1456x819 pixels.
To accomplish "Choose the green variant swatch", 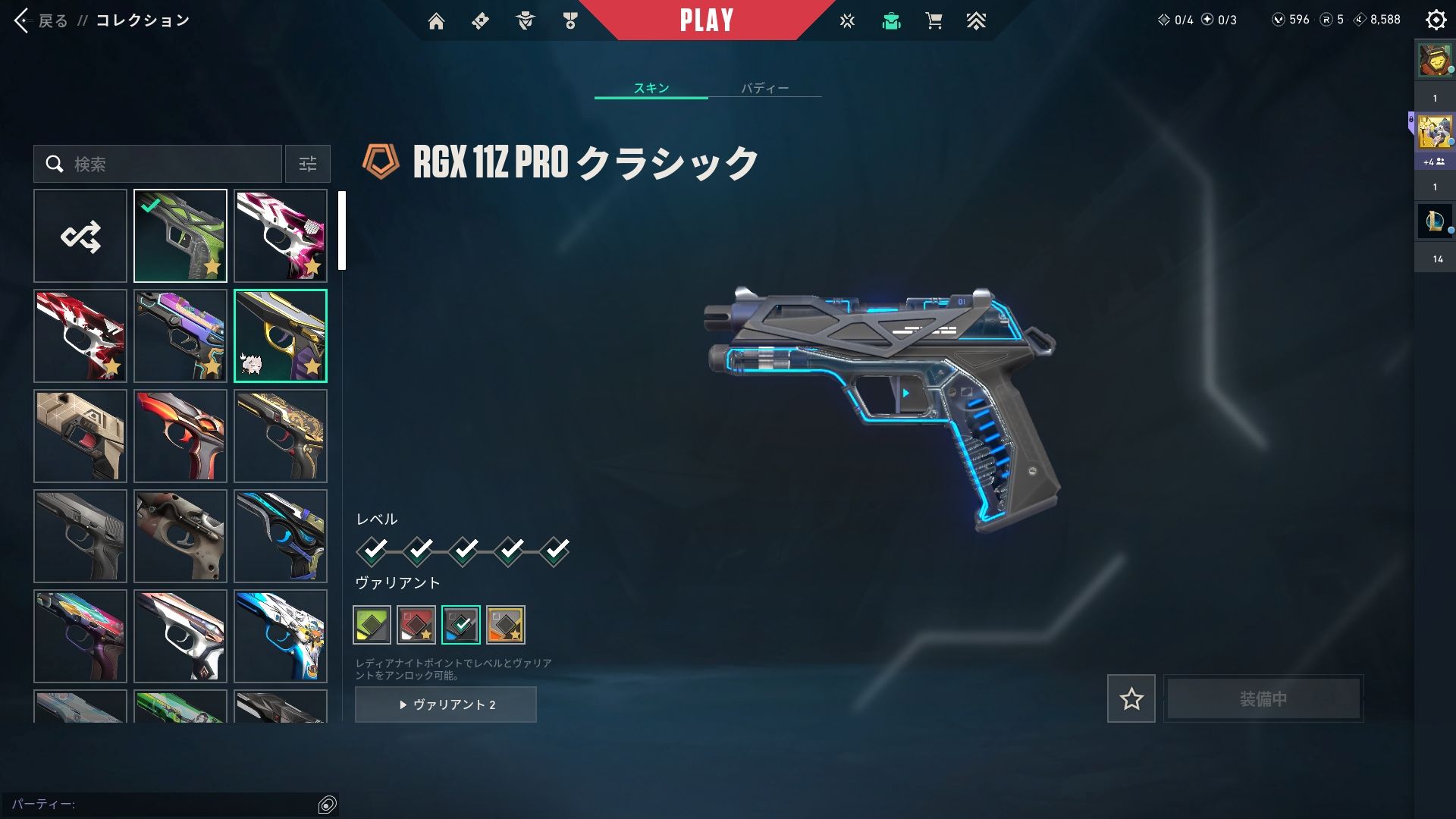I will coord(372,625).
